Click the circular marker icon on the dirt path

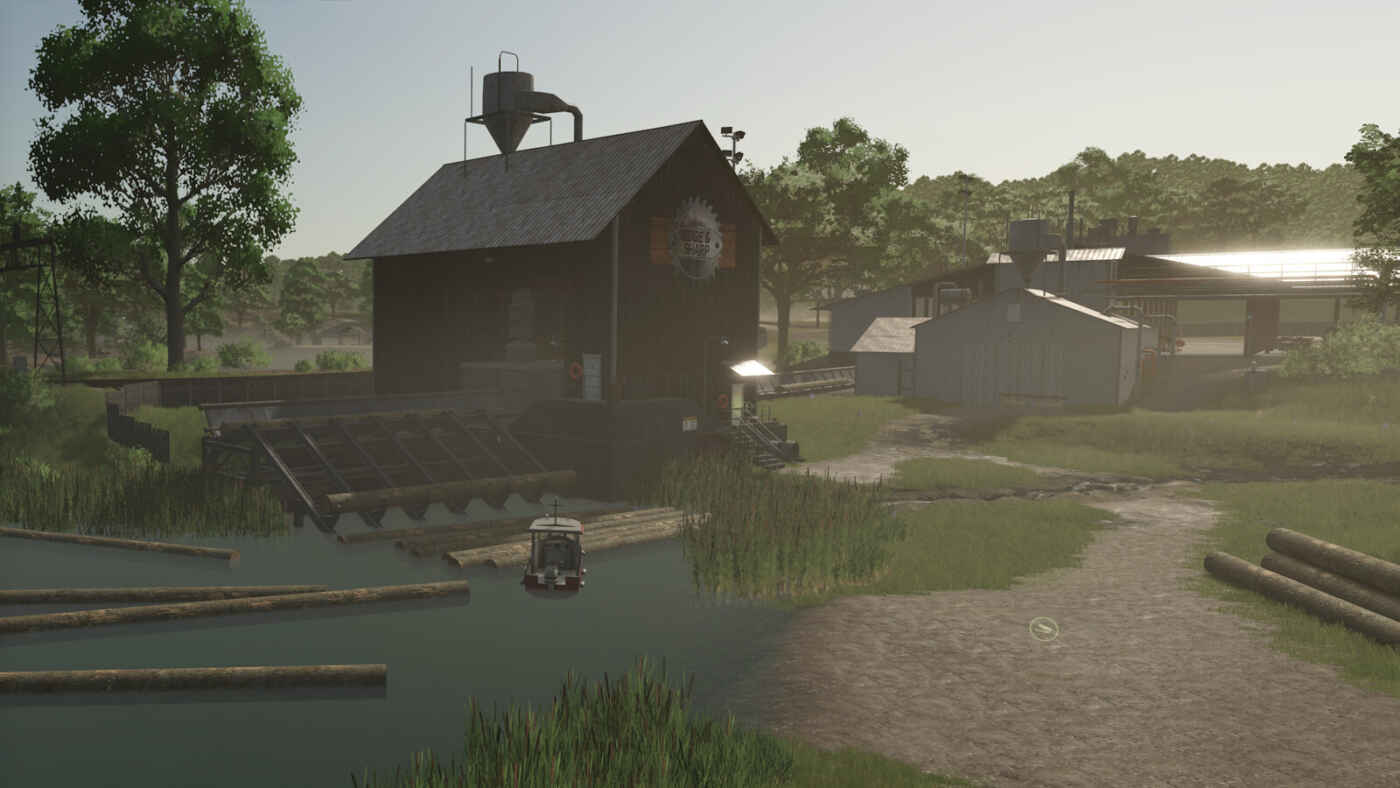tap(1043, 628)
